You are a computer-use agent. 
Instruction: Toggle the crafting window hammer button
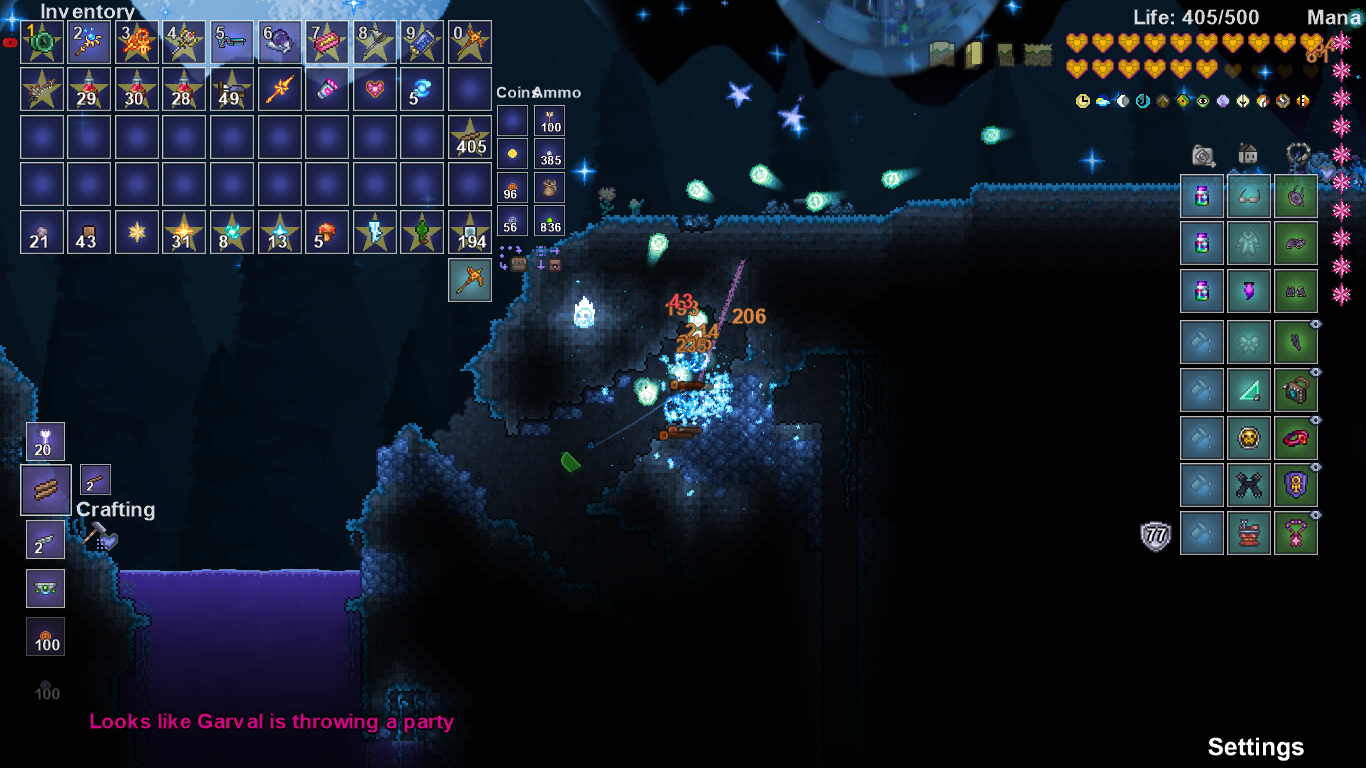98,537
